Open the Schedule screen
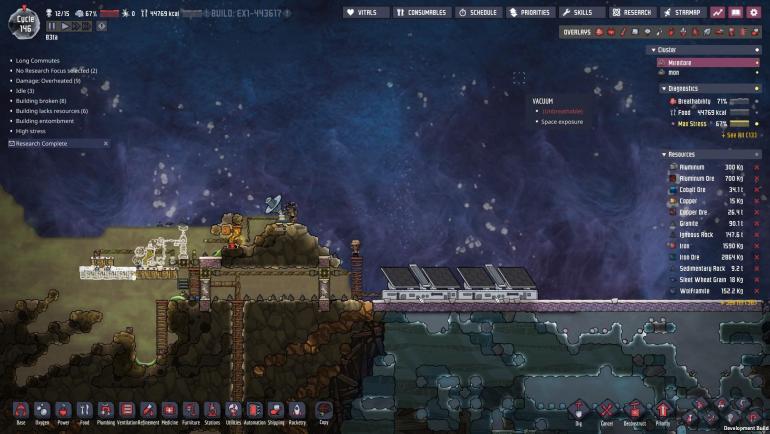The width and height of the screenshot is (770, 434). point(479,13)
